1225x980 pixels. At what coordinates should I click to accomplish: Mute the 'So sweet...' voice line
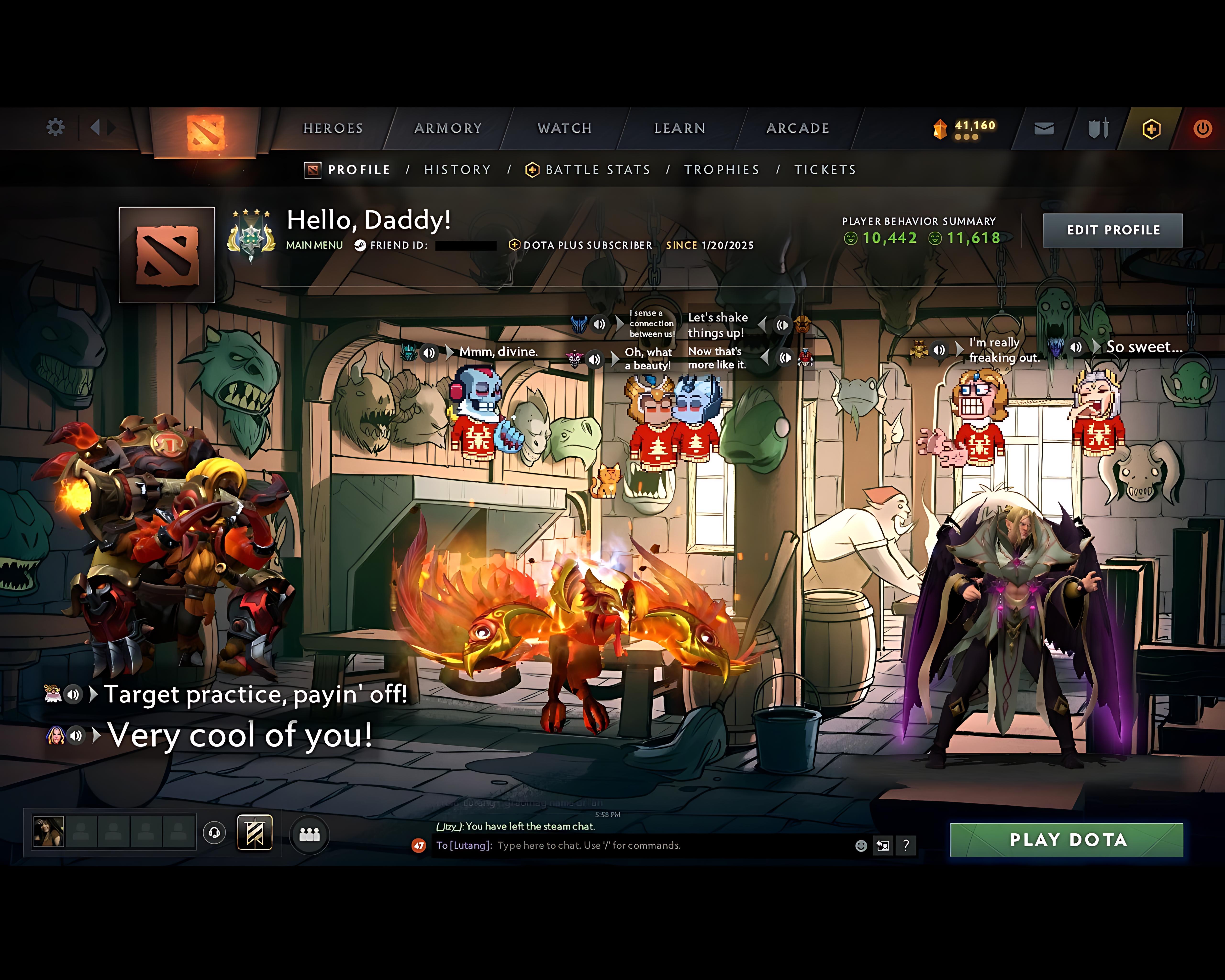click(1075, 348)
